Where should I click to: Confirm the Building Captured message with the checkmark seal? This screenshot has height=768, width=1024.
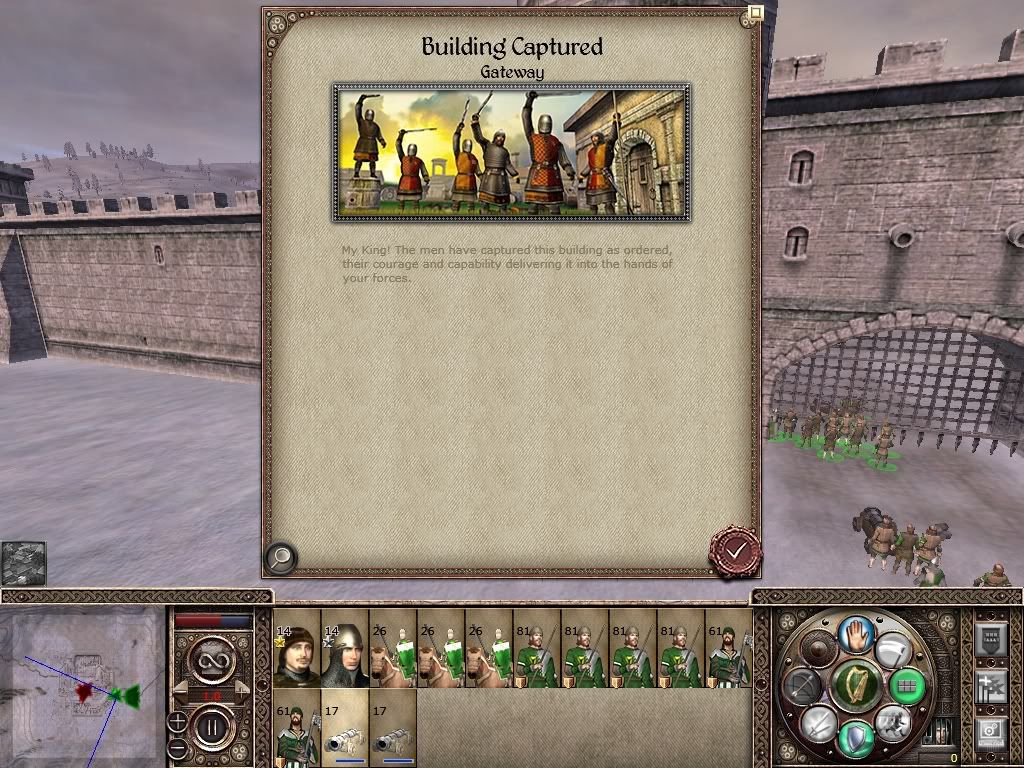point(735,550)
